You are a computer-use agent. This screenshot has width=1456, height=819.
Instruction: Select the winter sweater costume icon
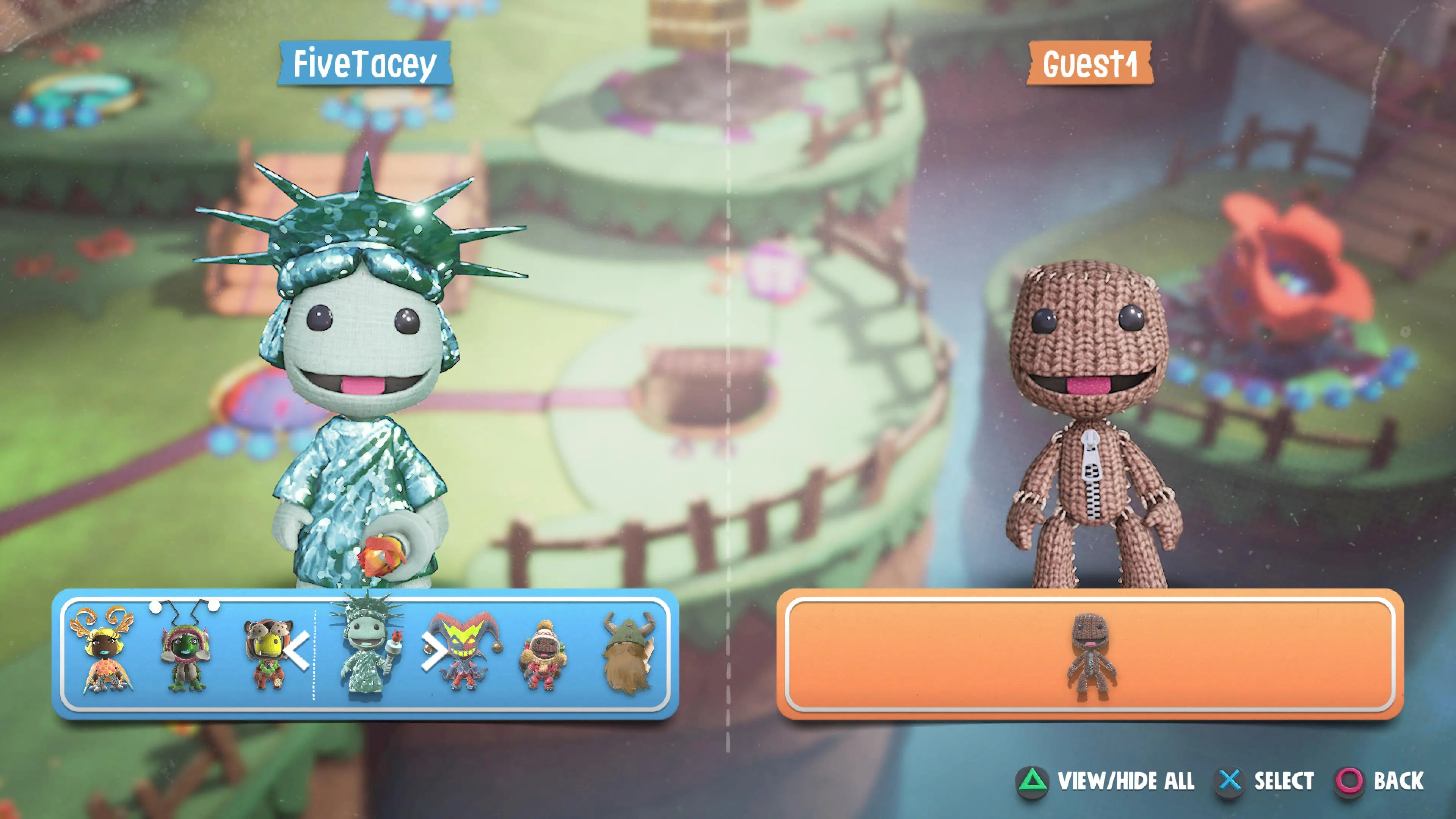click(x=544, y=653)
